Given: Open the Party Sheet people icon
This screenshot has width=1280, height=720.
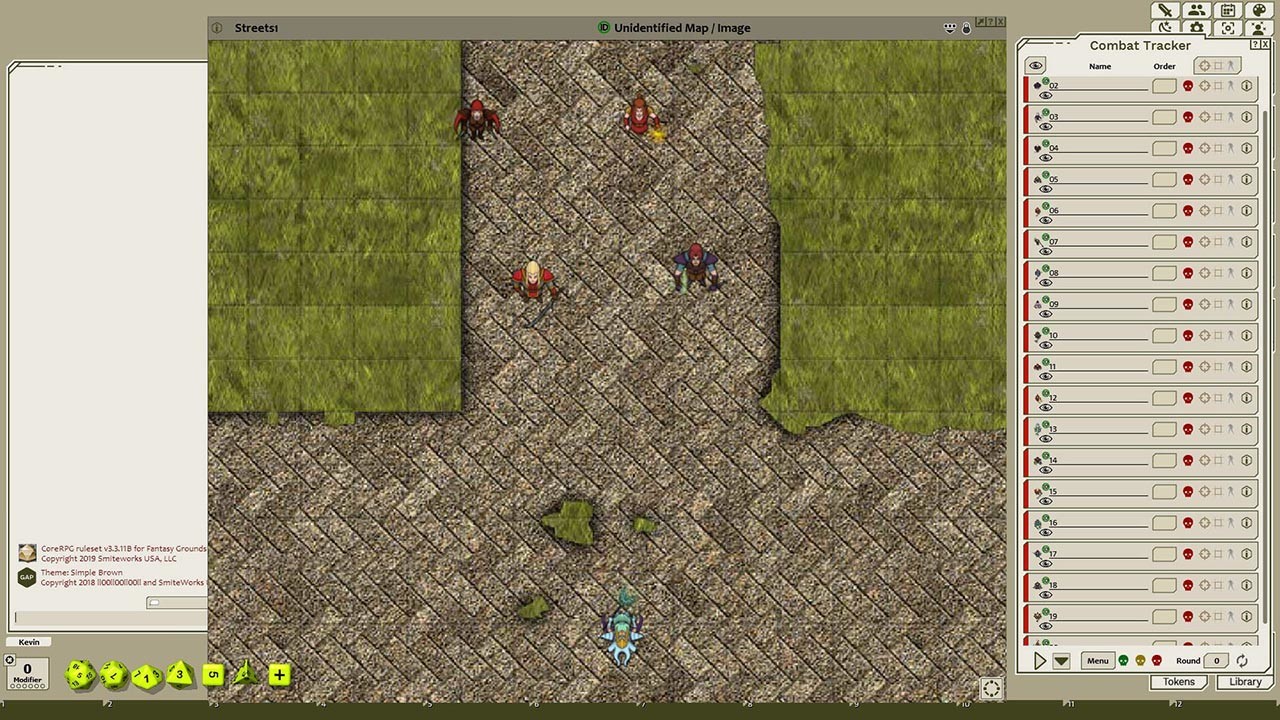Looking at the screenshot, I should click(1196, 10).
